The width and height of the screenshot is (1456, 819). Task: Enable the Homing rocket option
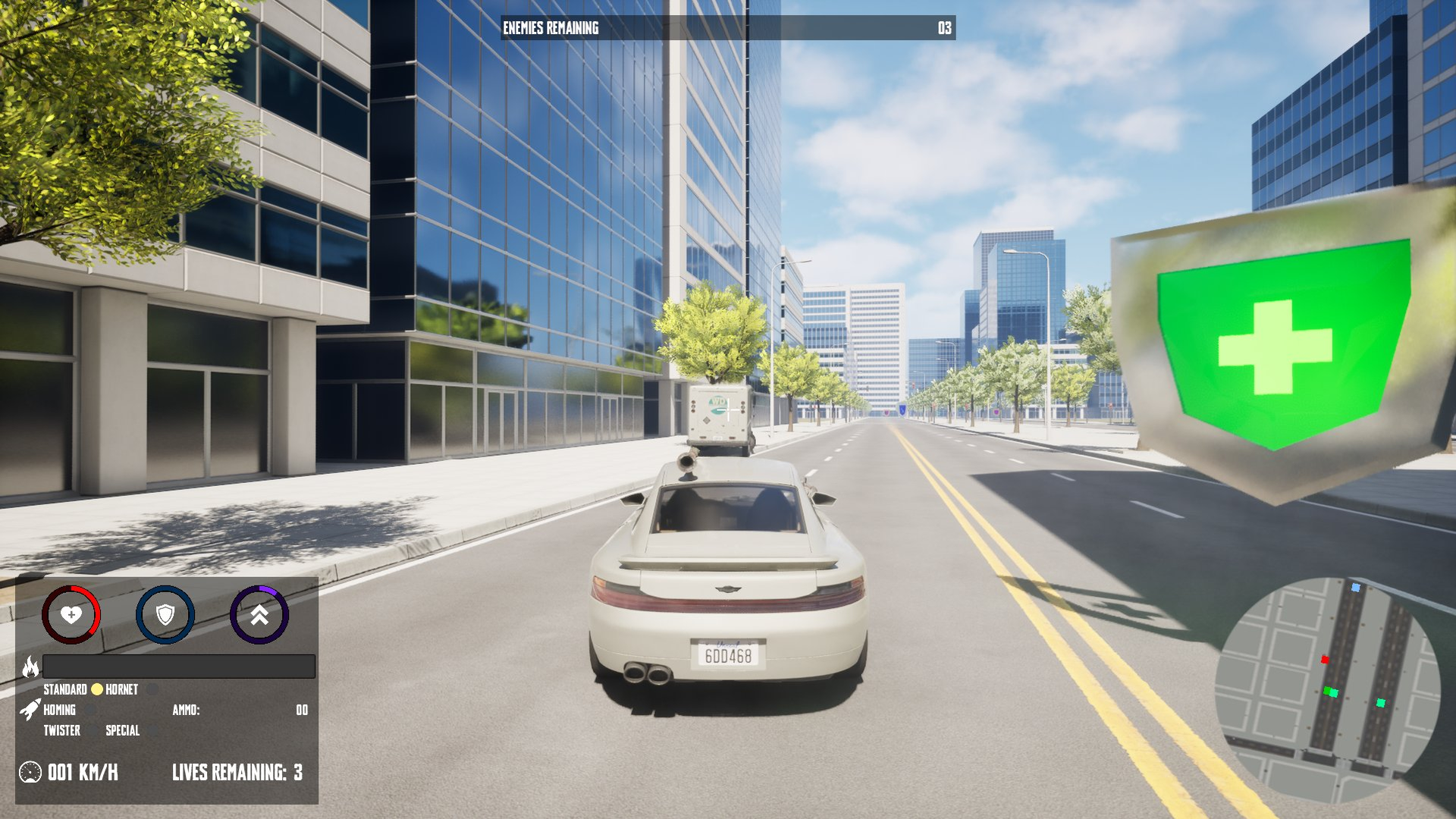[89, 709]
